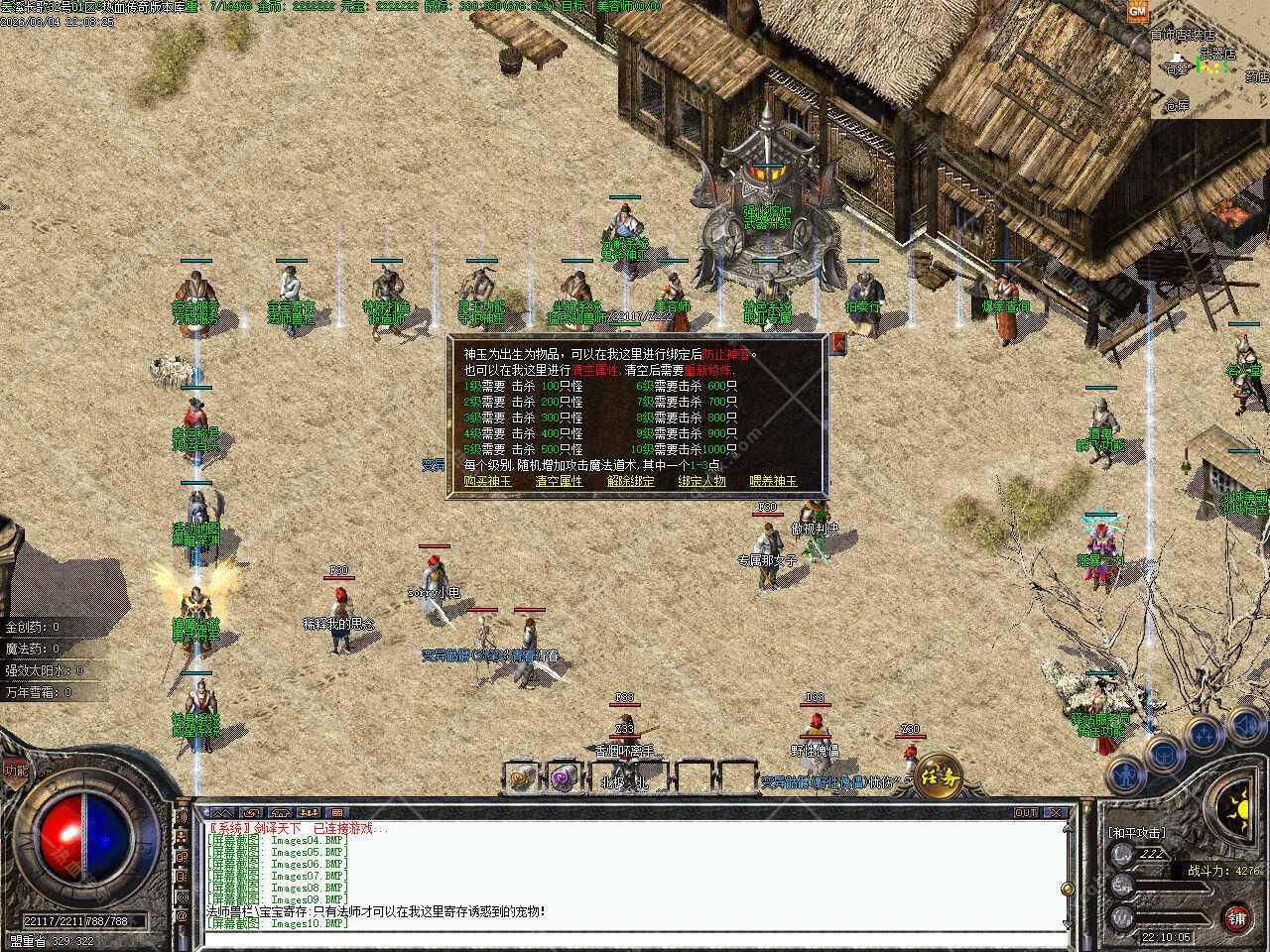The width and height of the screenshot is (1270, 952).
Task: Click the X button beside OUT
Action: 1057,812
